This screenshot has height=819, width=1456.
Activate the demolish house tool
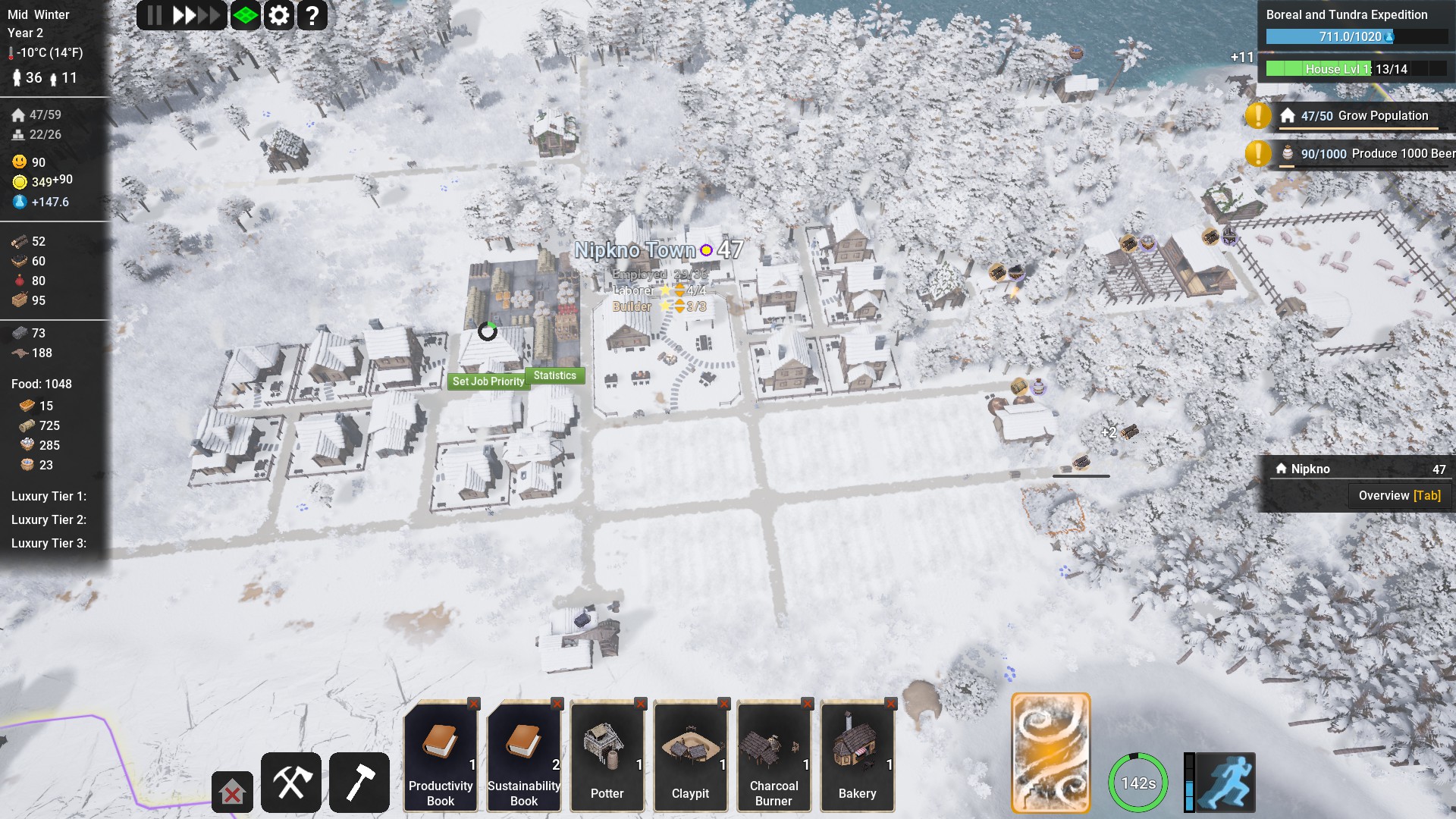[x=232, y=792]
